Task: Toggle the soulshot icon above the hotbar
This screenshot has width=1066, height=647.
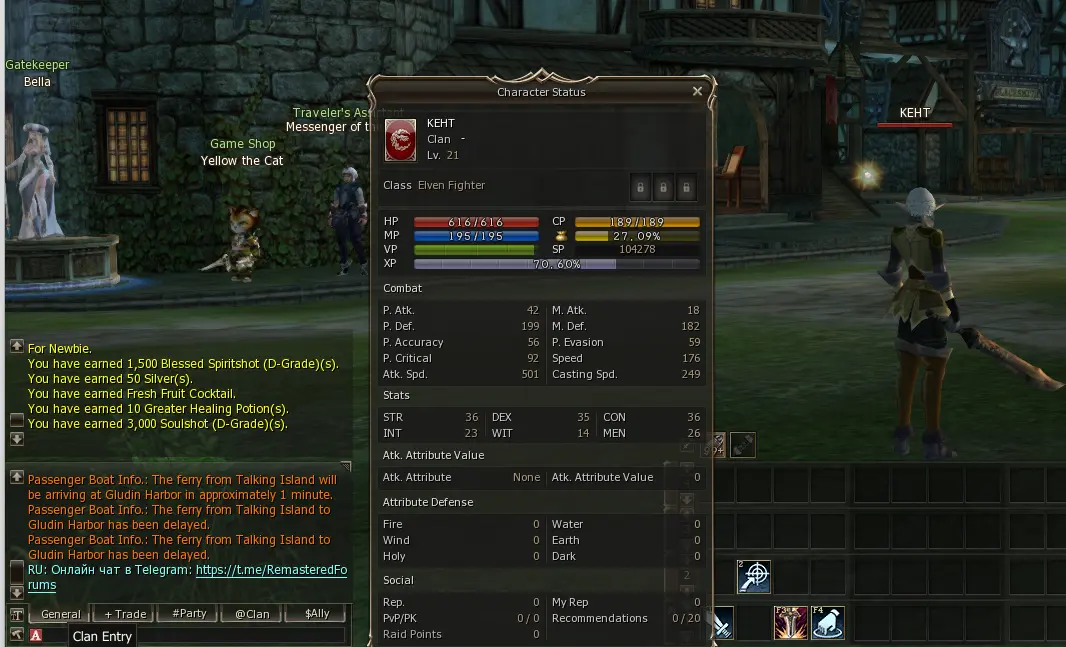Action: [742, 445]
